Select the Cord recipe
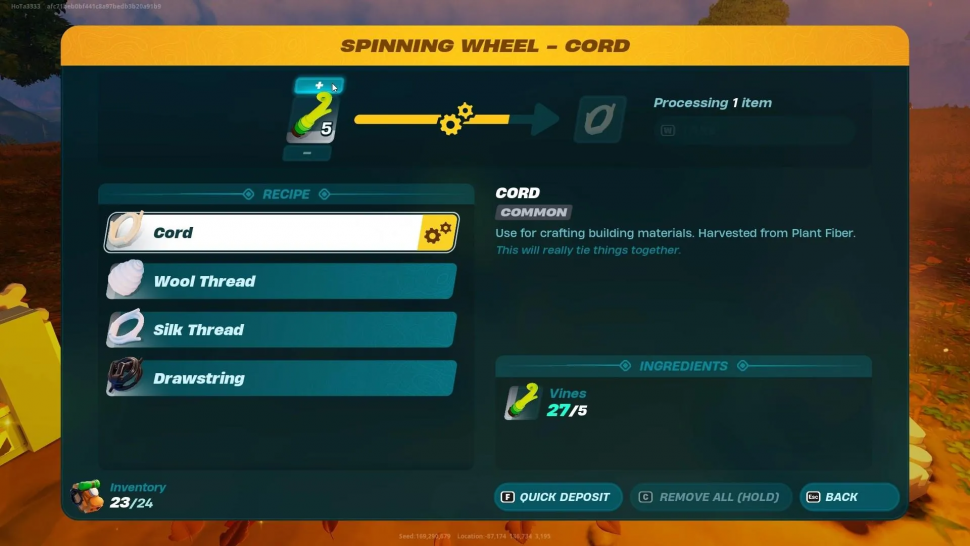Screen dimensions: 970x546 [x=280, y=233]
